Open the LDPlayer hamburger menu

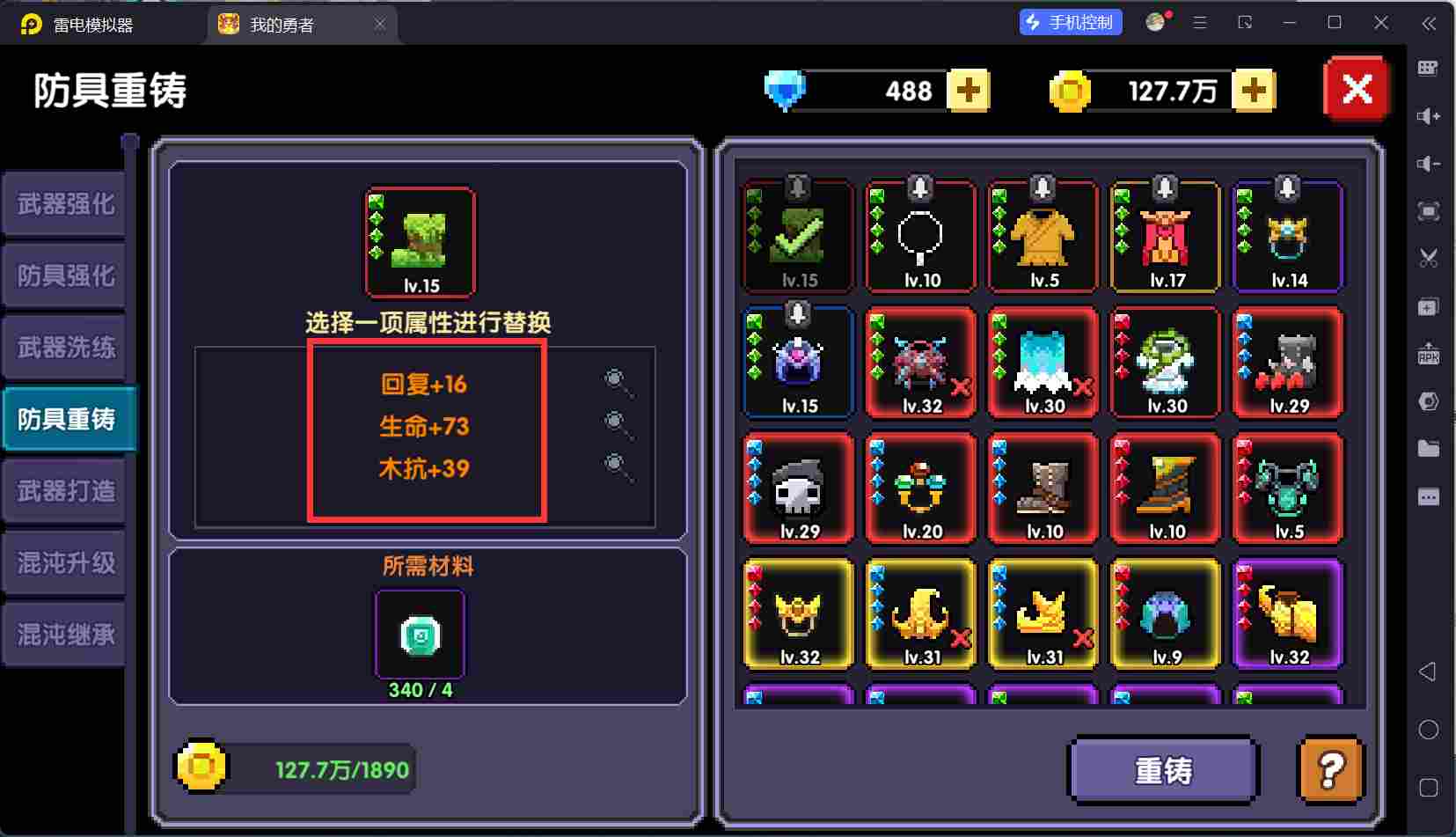(1199, 23)
